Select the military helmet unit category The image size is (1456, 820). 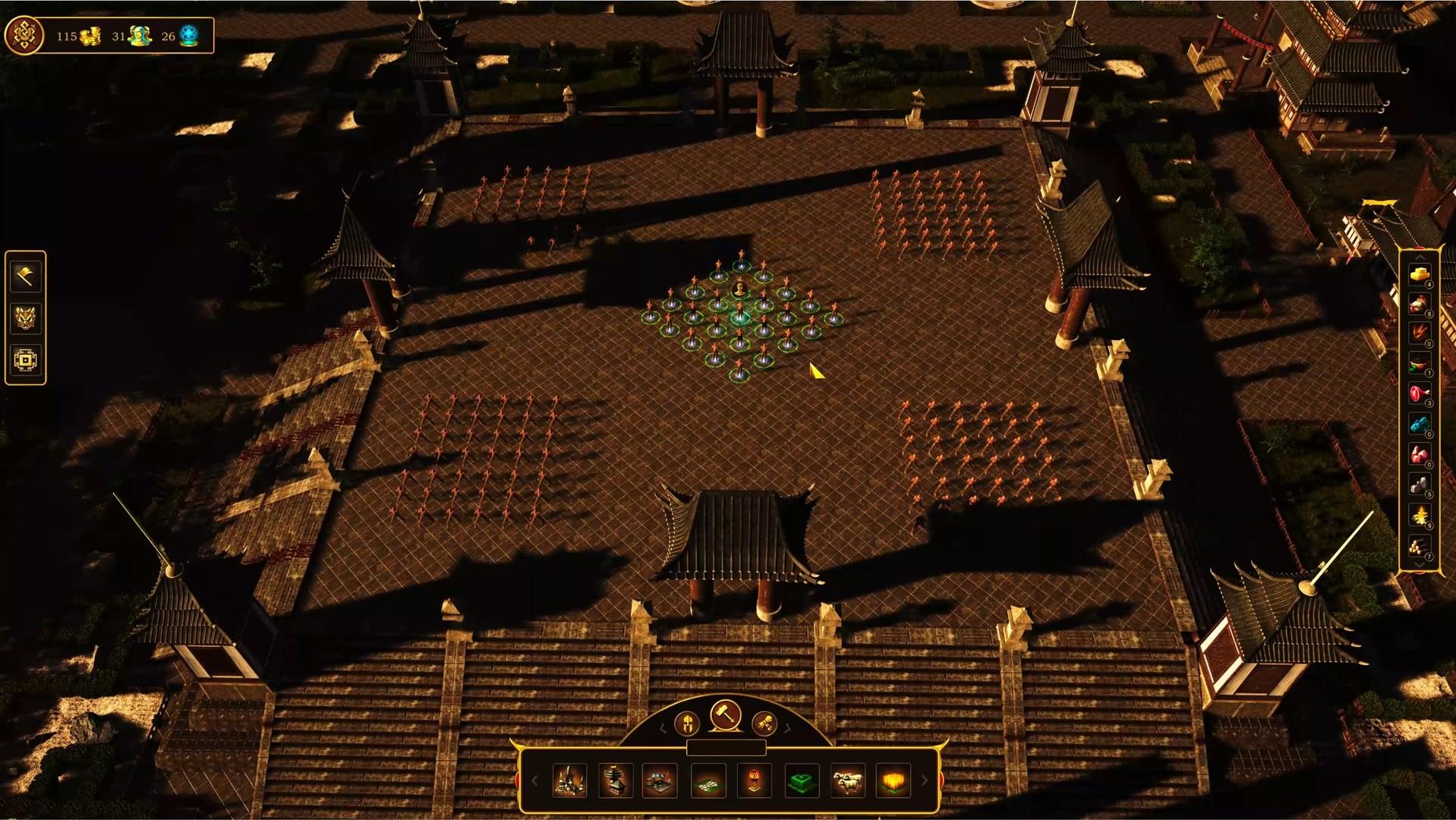pyautogui.click(x=687, y=724)
